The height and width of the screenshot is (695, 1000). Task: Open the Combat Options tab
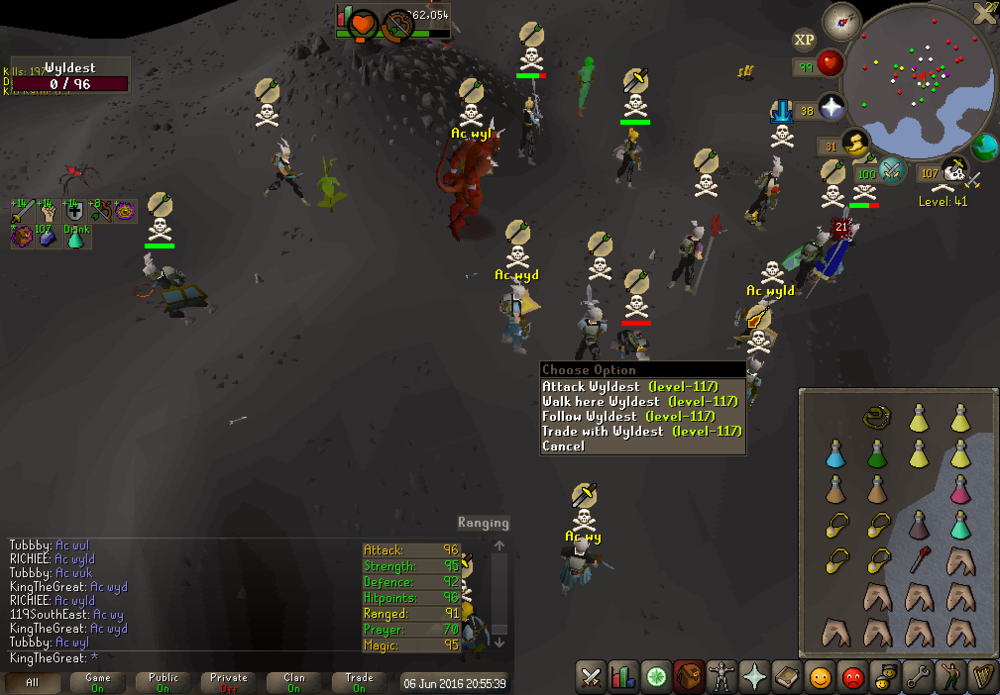(x=591, y=677)
